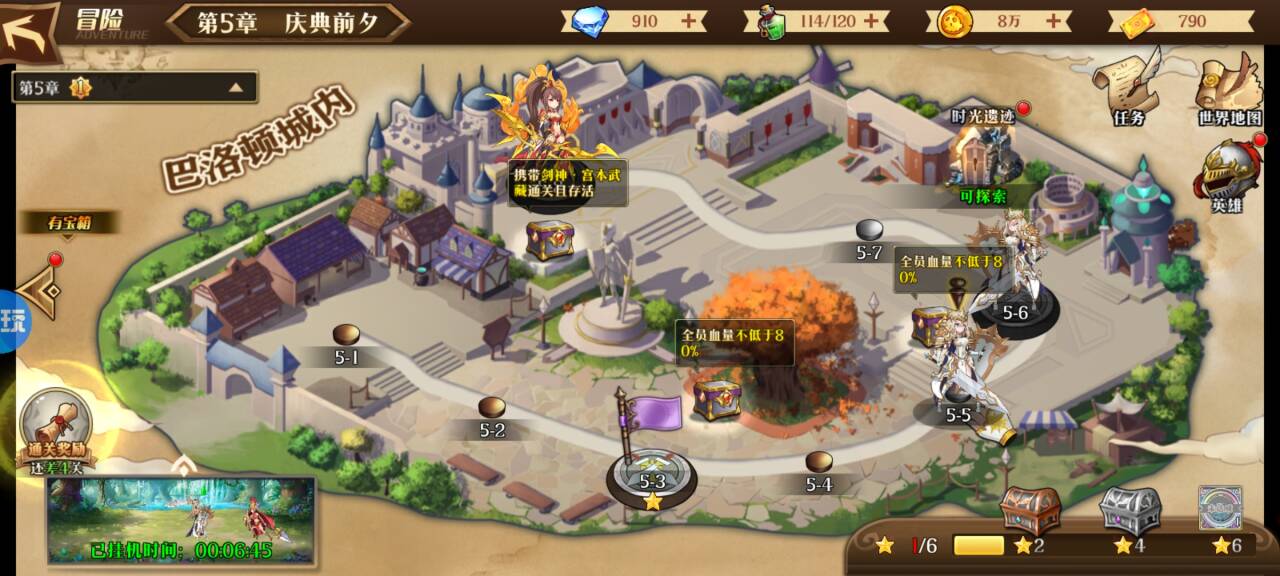Add gold coins using the plus button
This screenshot has height=576, width=1280.
tap(1053, 21)
